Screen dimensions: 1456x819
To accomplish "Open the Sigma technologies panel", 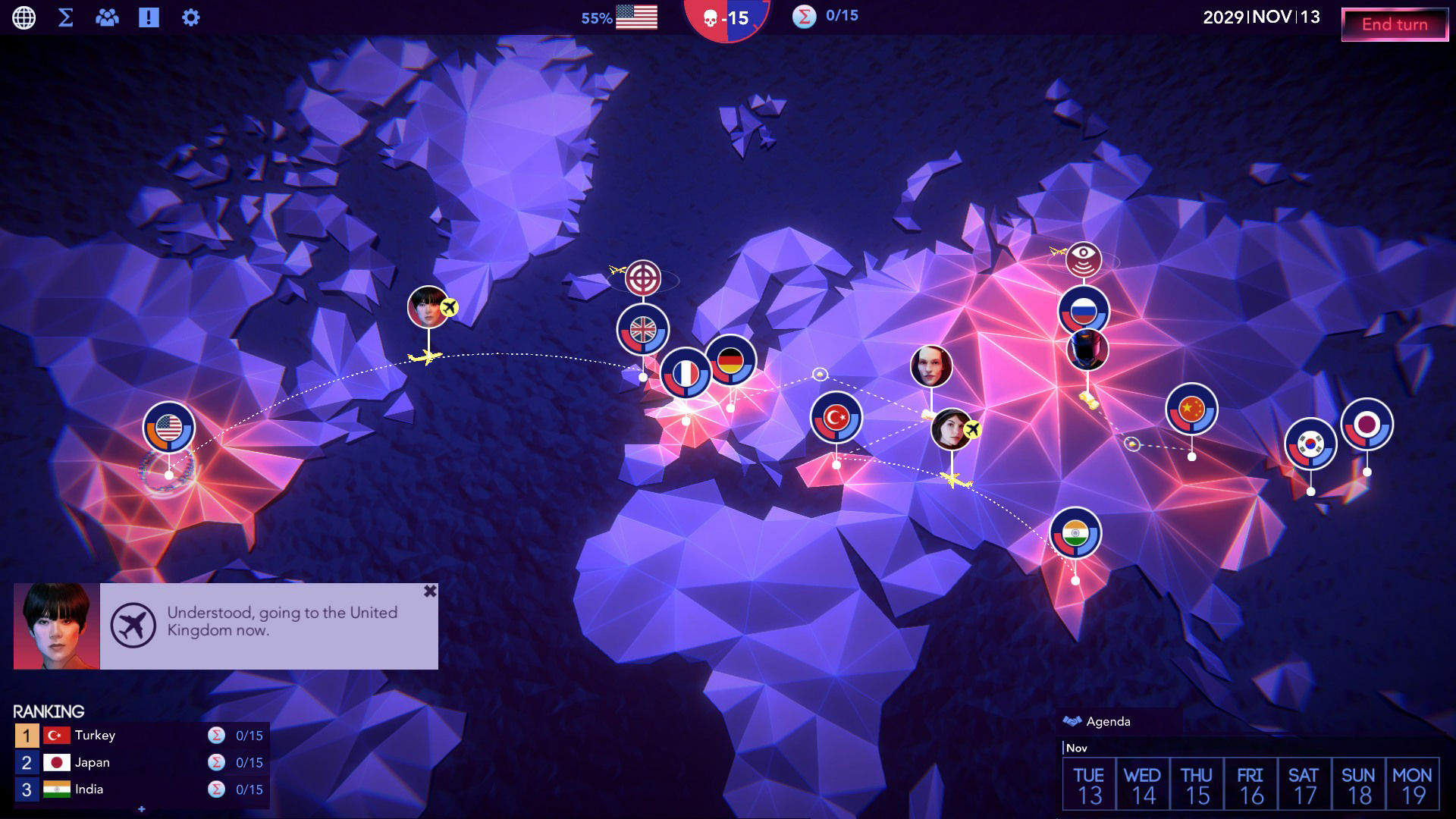I will [x=67, y=17].
